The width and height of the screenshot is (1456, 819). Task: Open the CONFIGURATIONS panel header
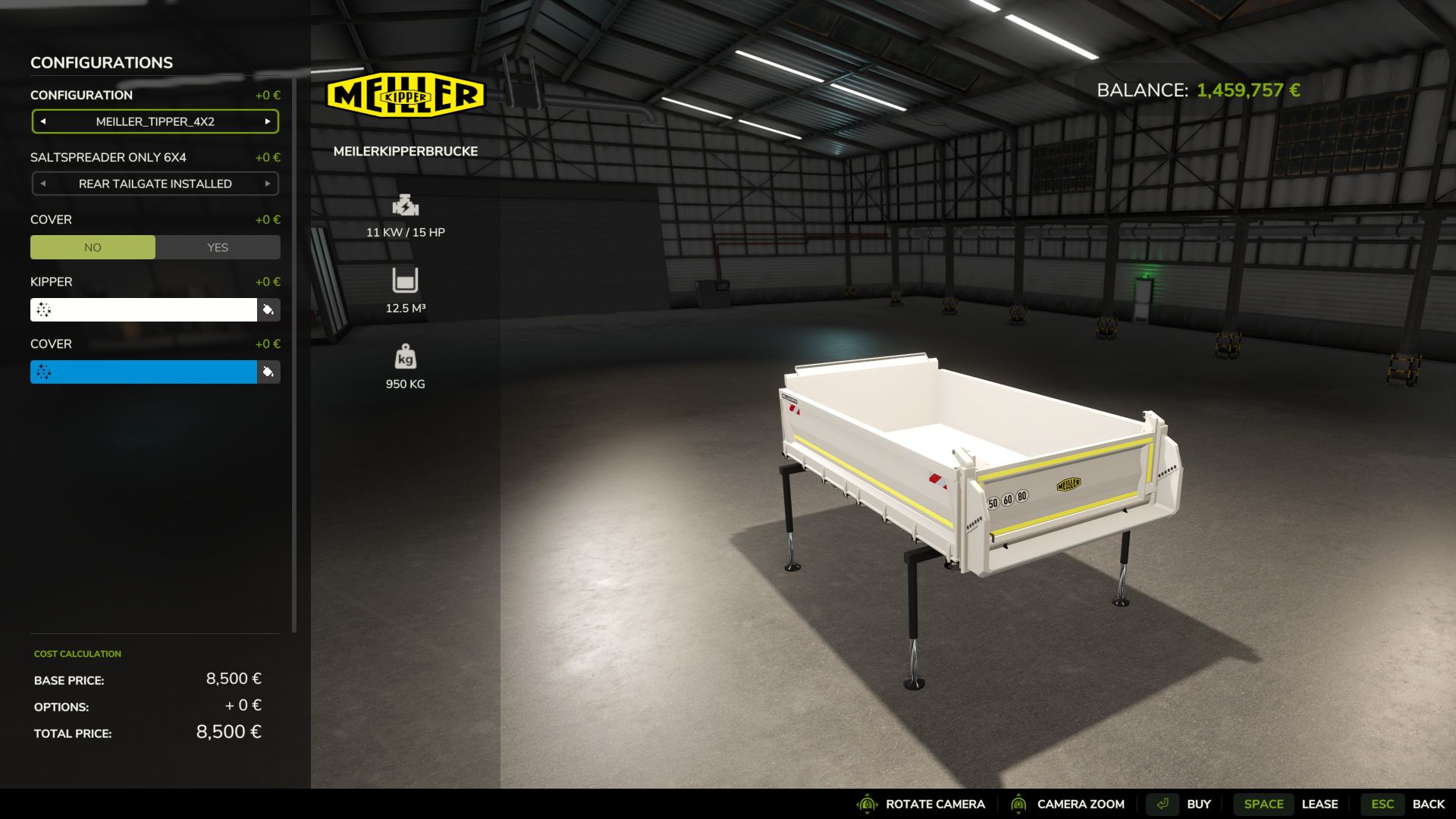(101, 62)
